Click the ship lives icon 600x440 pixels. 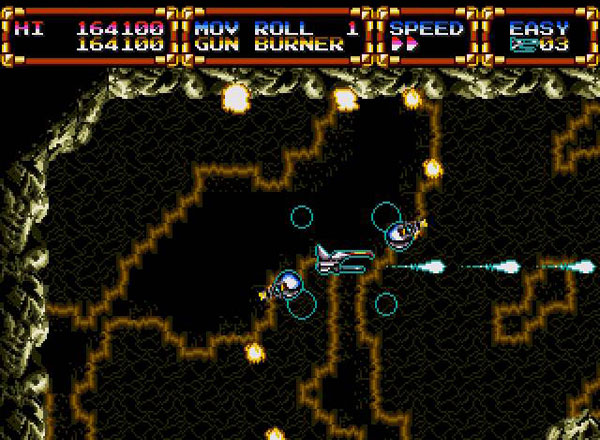point(521,45)
